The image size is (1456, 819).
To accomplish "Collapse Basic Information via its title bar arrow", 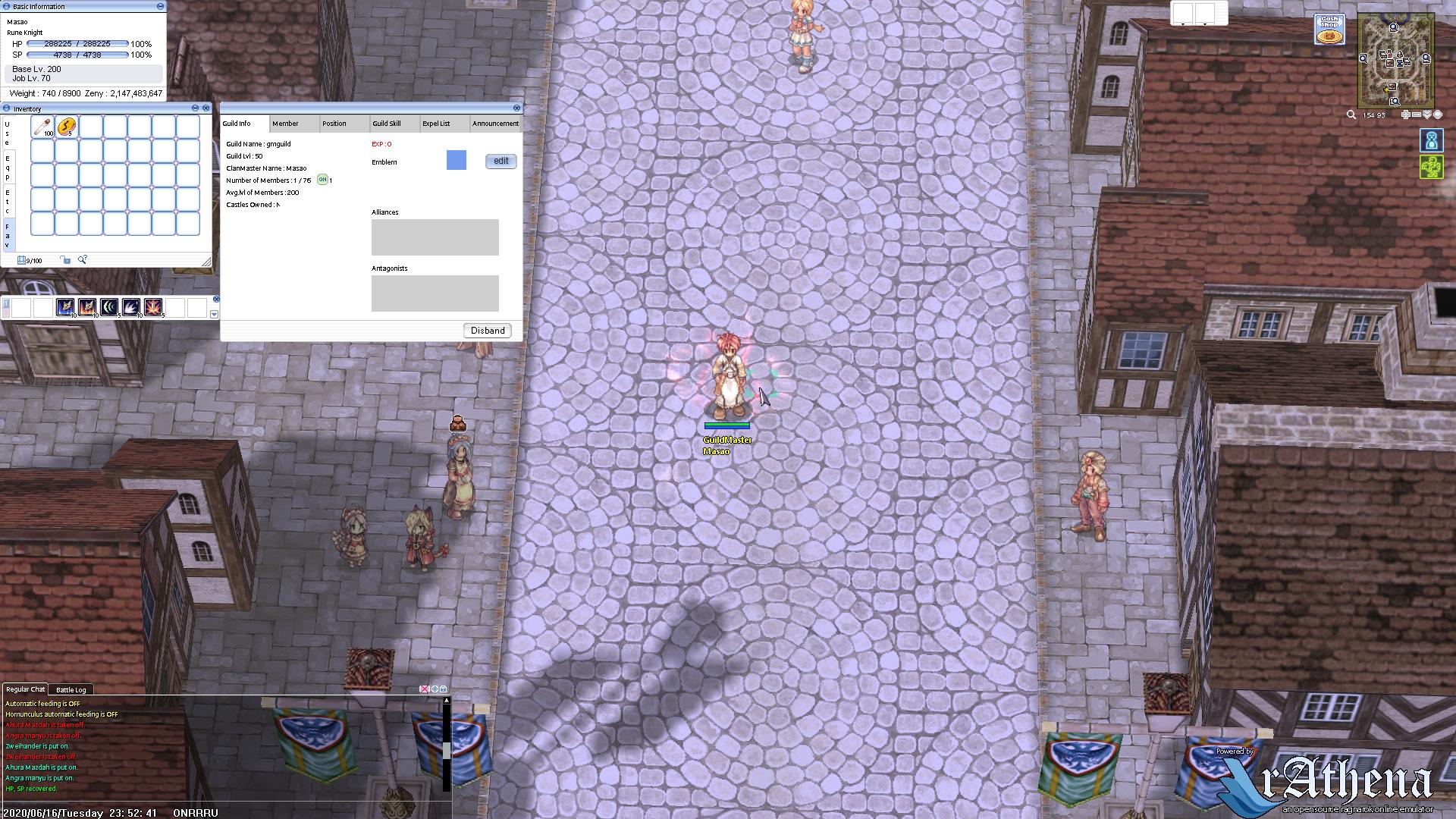I will point(158,6).
